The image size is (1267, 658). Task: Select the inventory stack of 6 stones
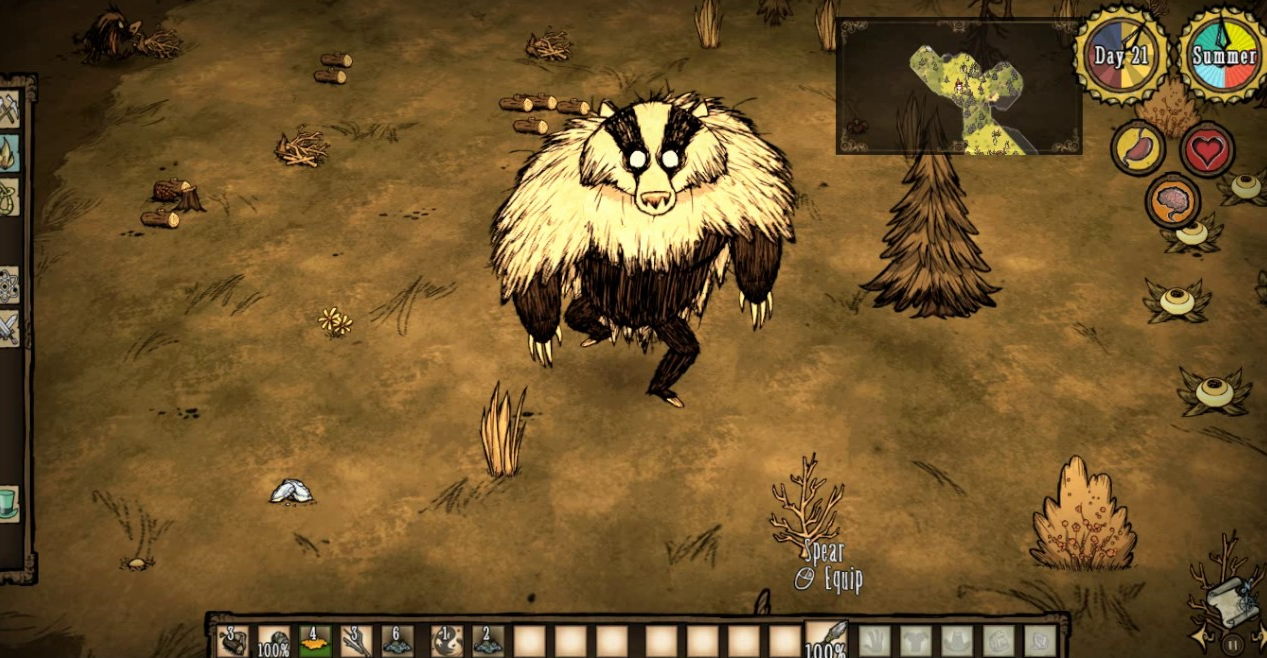[399, 641]
